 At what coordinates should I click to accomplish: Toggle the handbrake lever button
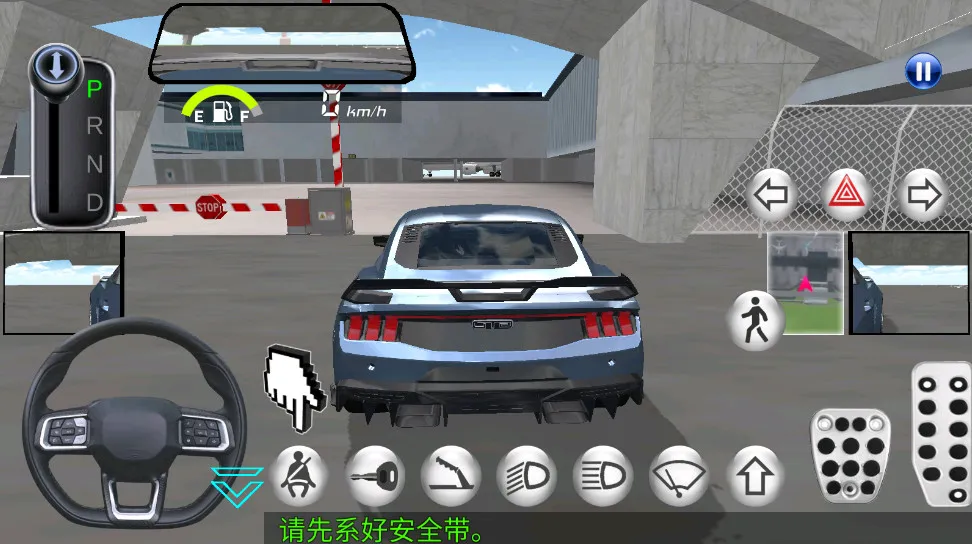click(x=451, y=473)
